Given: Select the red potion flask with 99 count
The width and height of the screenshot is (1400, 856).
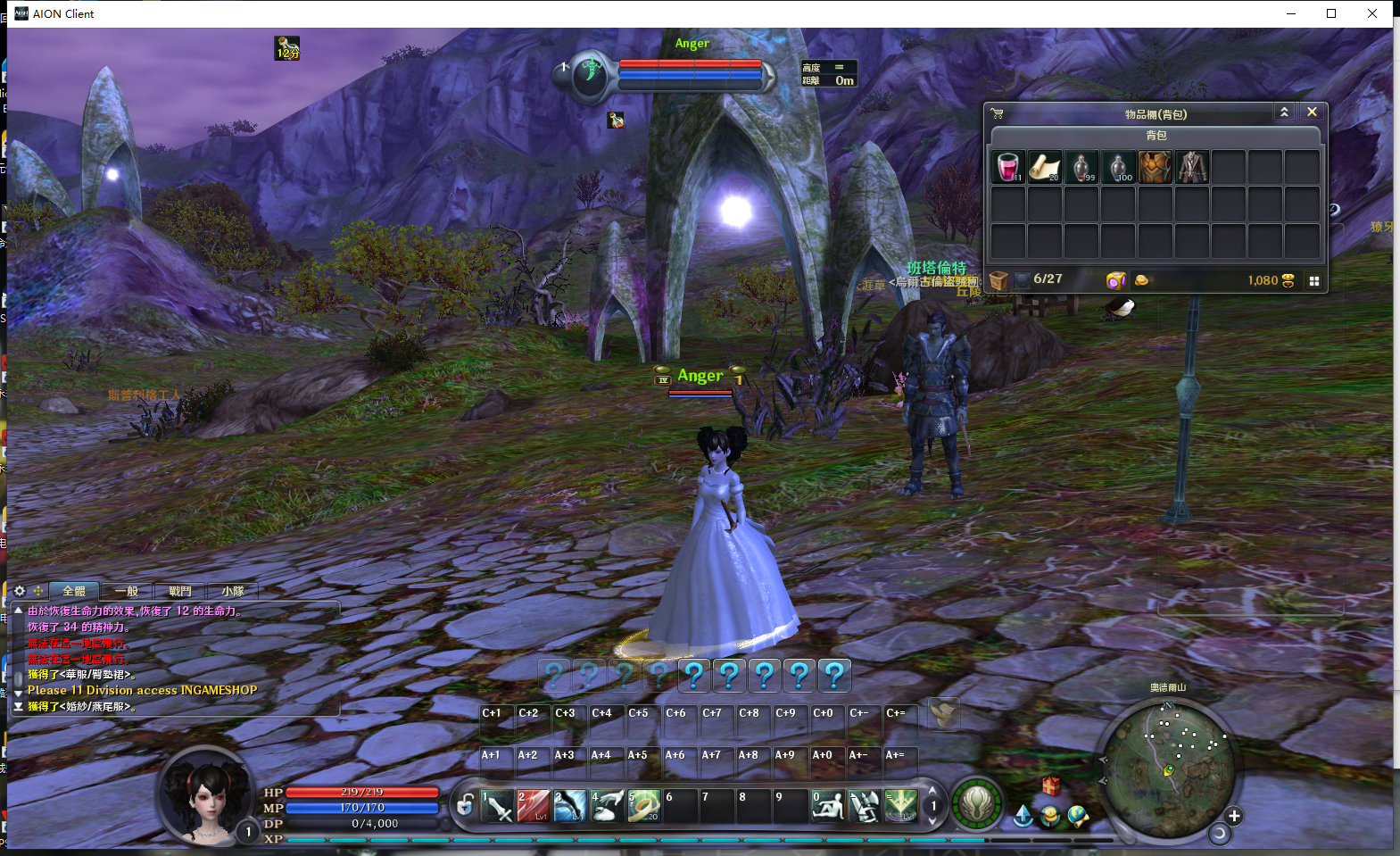Looking at the screenshot, I should click(x=1081, y=167).
